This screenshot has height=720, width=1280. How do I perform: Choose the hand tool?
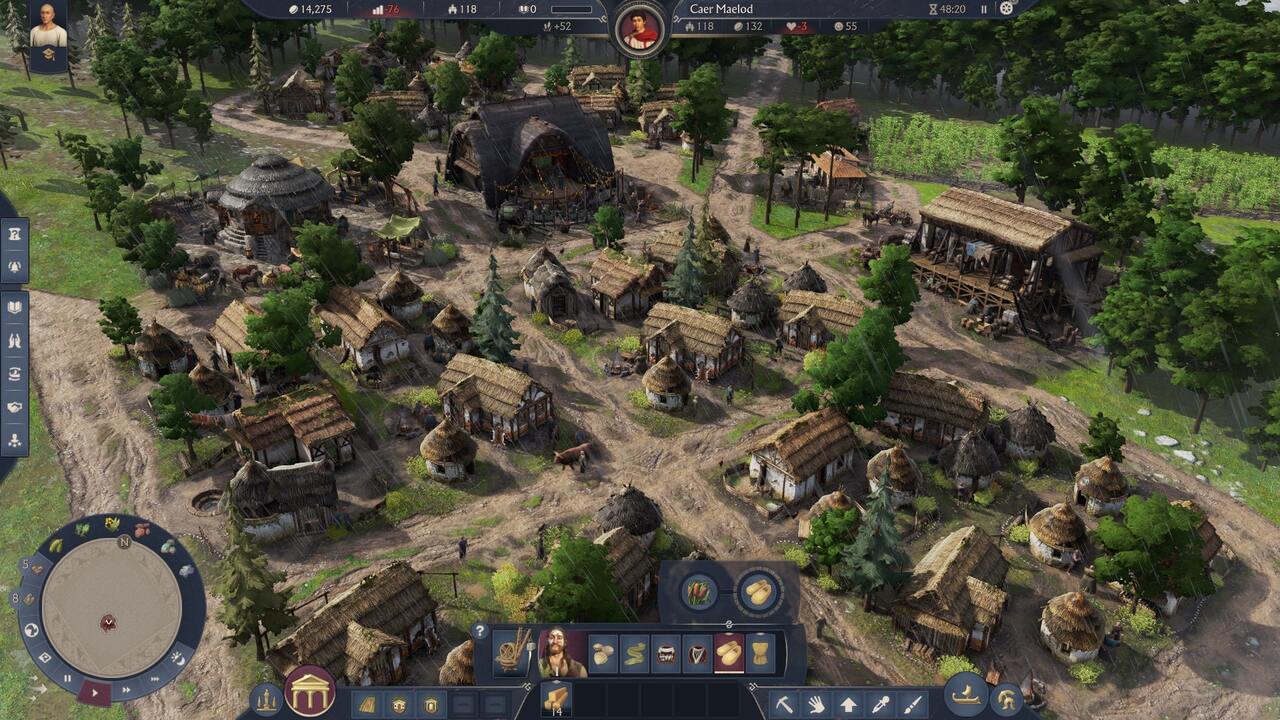[816, 704]
